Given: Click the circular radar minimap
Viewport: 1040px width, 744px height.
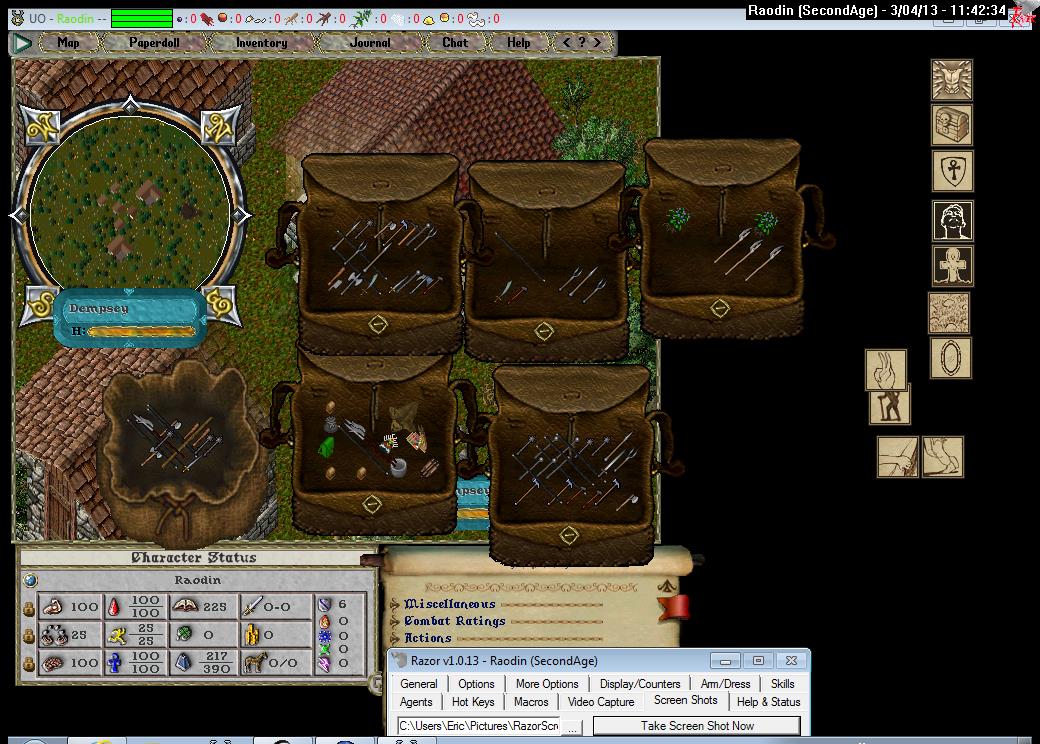Looking at the screenshot, I should point(130,209).
